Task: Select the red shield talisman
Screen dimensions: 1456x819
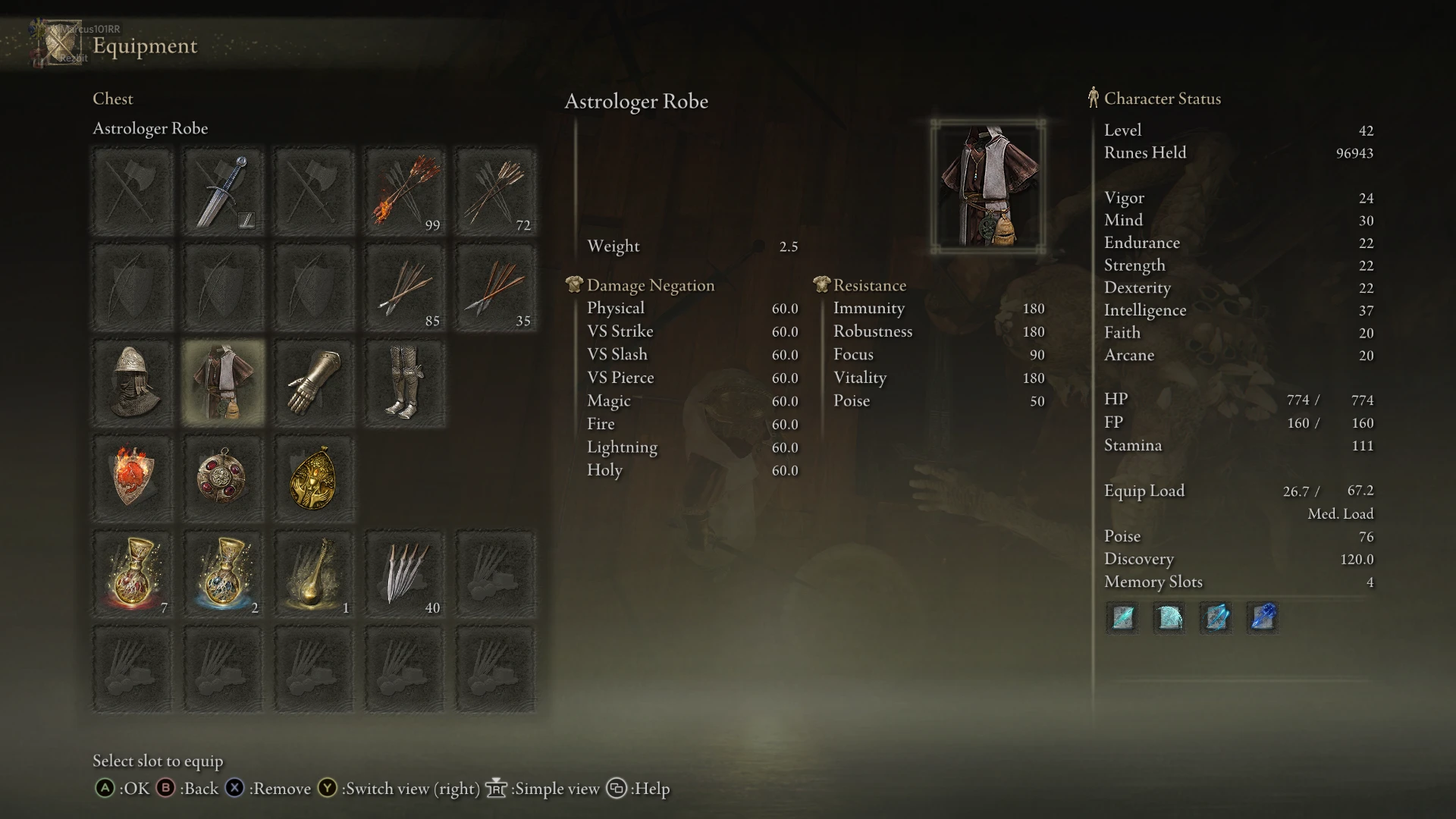Action: (x=132, y=478)
